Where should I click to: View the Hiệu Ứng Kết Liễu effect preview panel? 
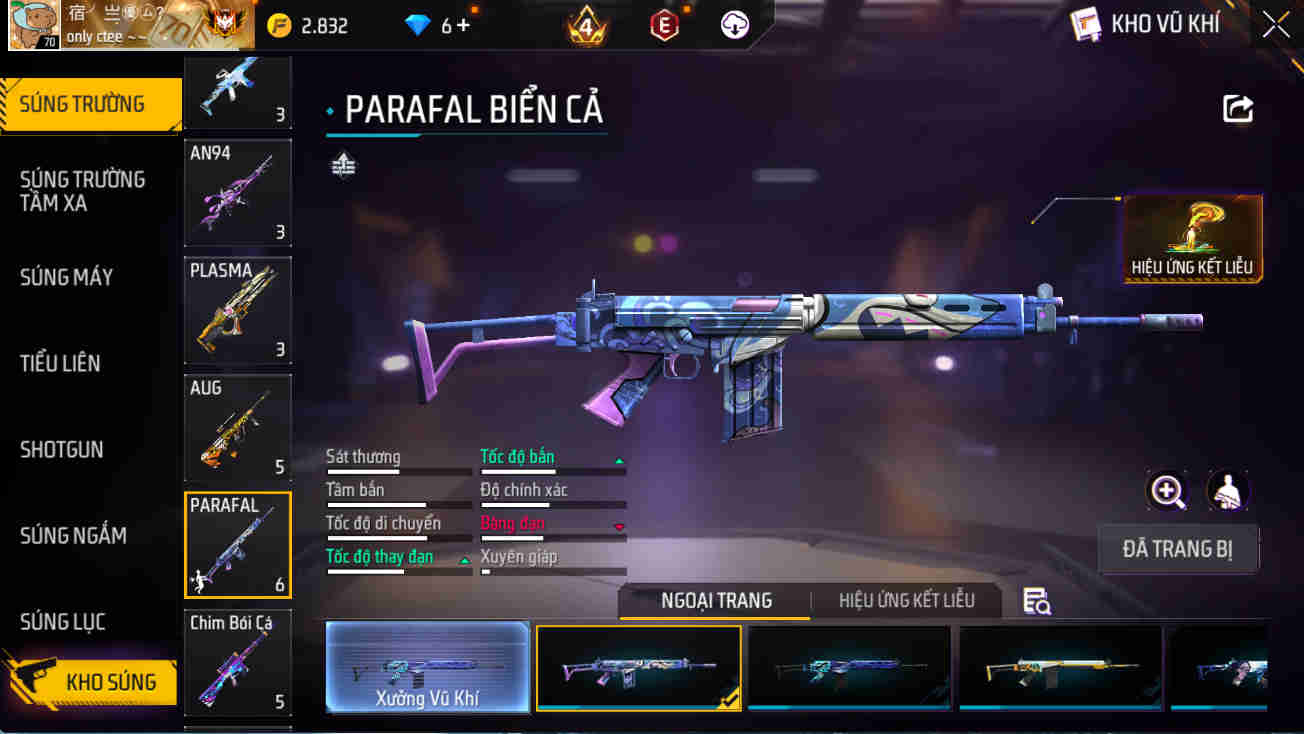pyautogui.click(x=1192, y=238)
